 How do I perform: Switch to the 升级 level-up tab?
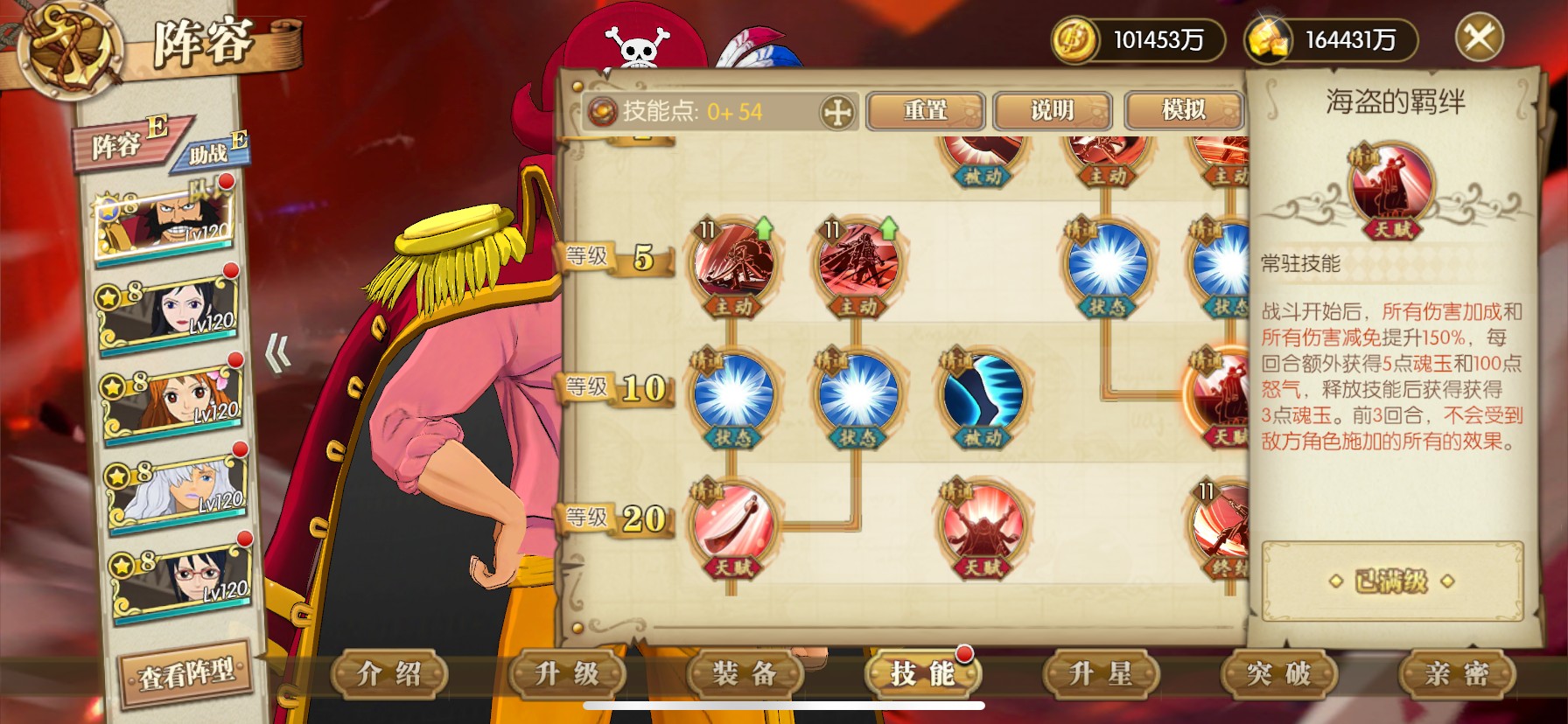[x=567, y=673]
